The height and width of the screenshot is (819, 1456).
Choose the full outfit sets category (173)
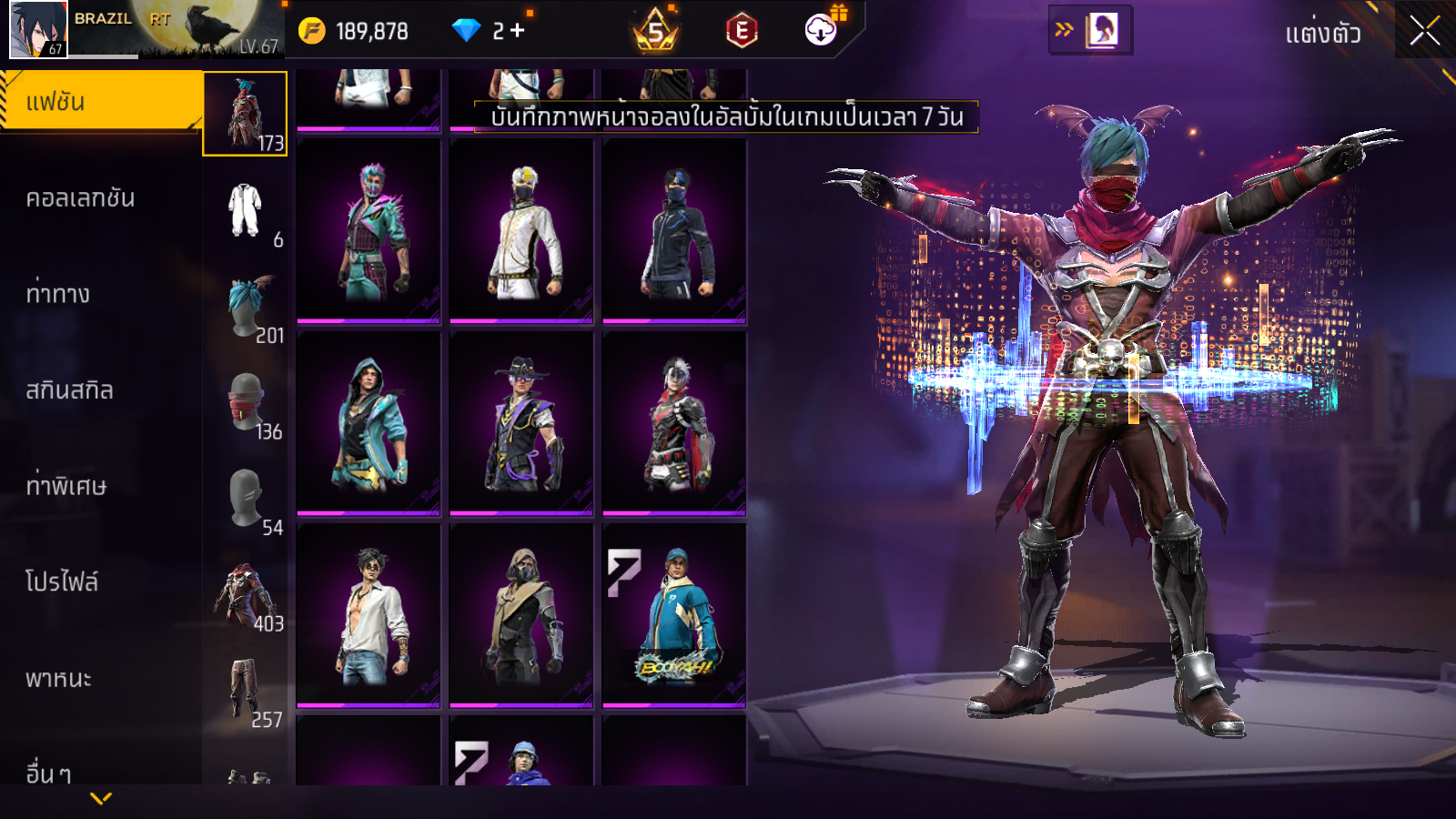(x=245, y=114)
